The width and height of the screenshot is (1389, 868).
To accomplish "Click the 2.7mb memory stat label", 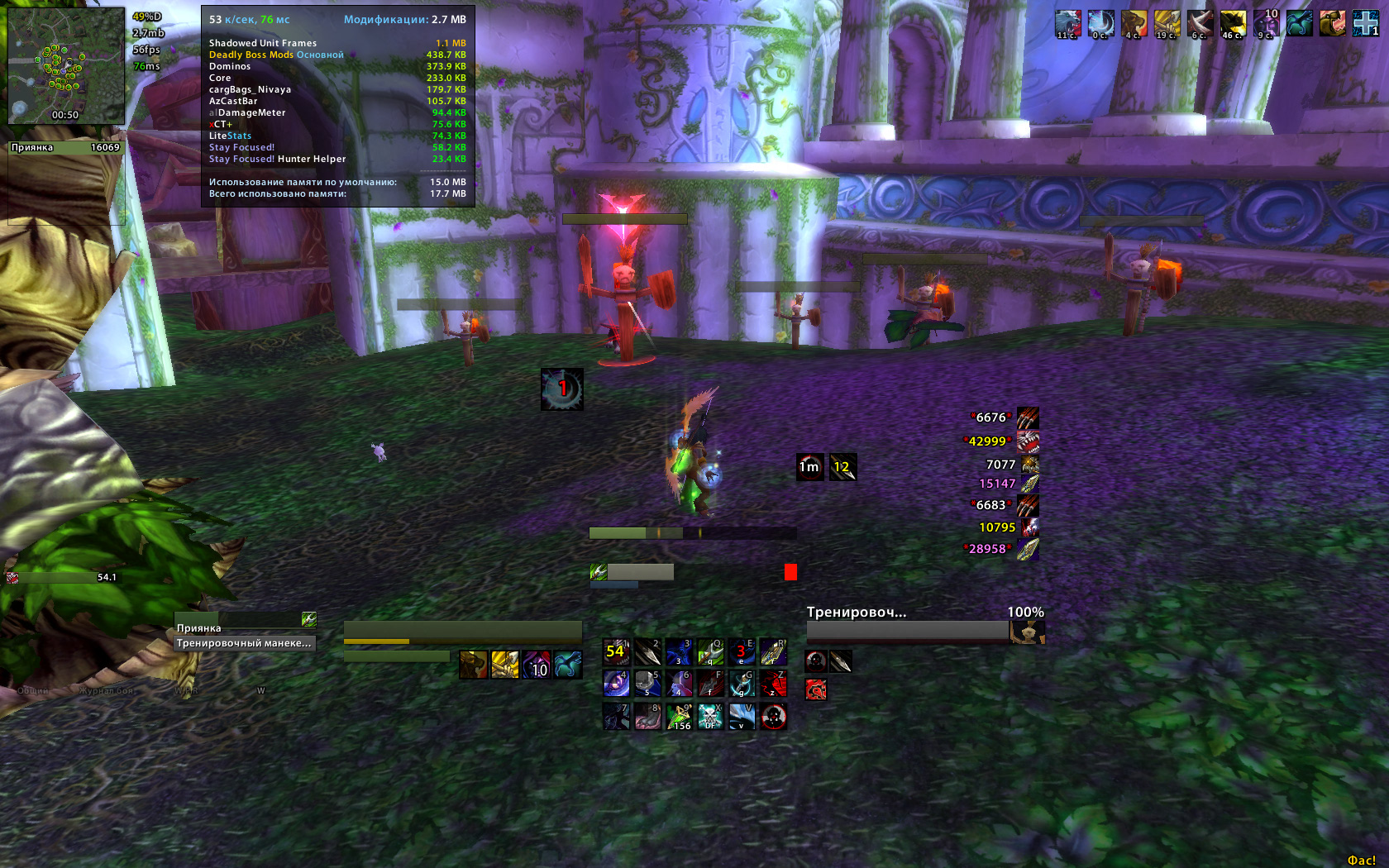I will (x=149, y=33).
